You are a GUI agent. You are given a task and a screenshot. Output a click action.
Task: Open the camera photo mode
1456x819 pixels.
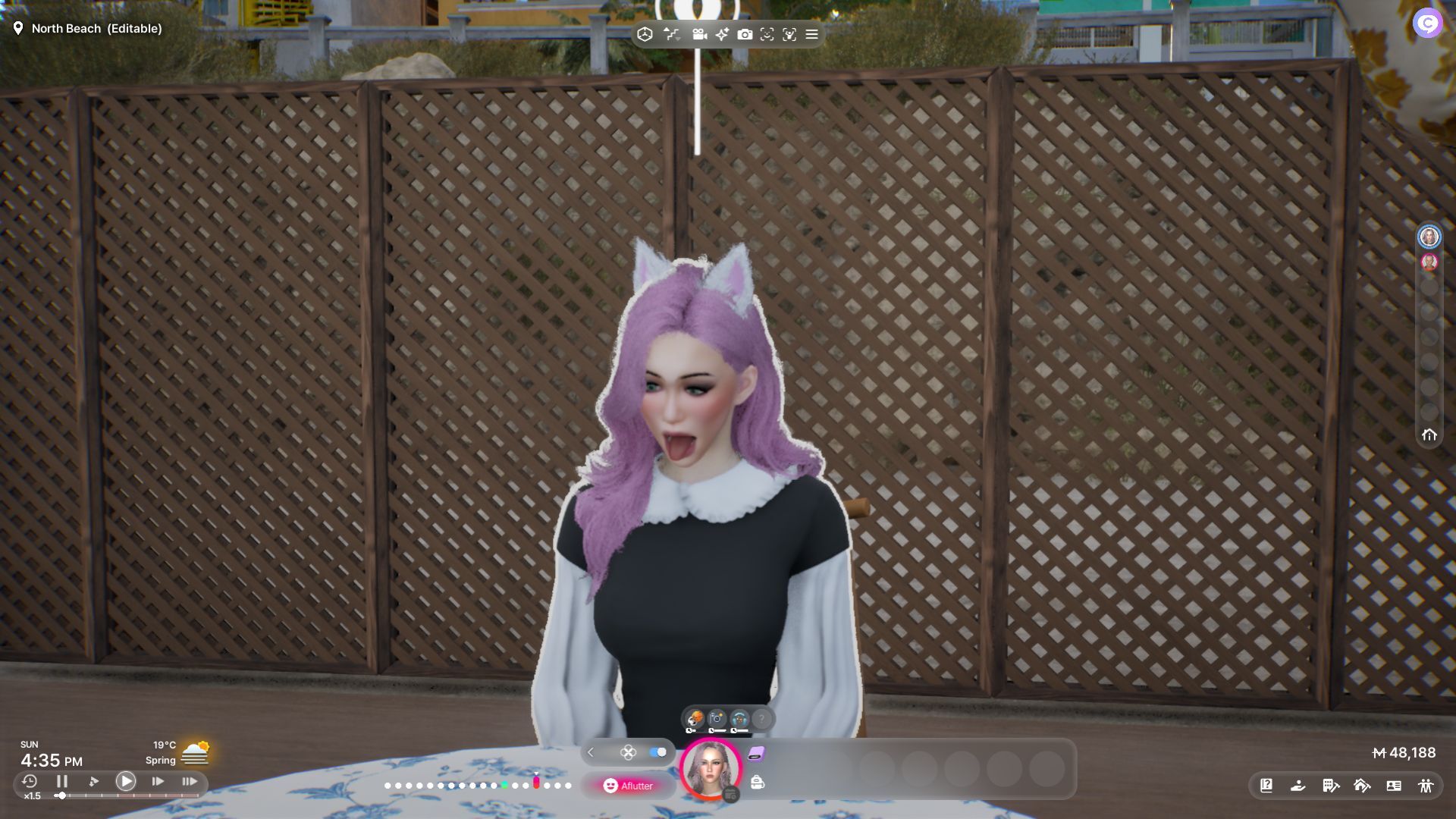click(745, 34)
